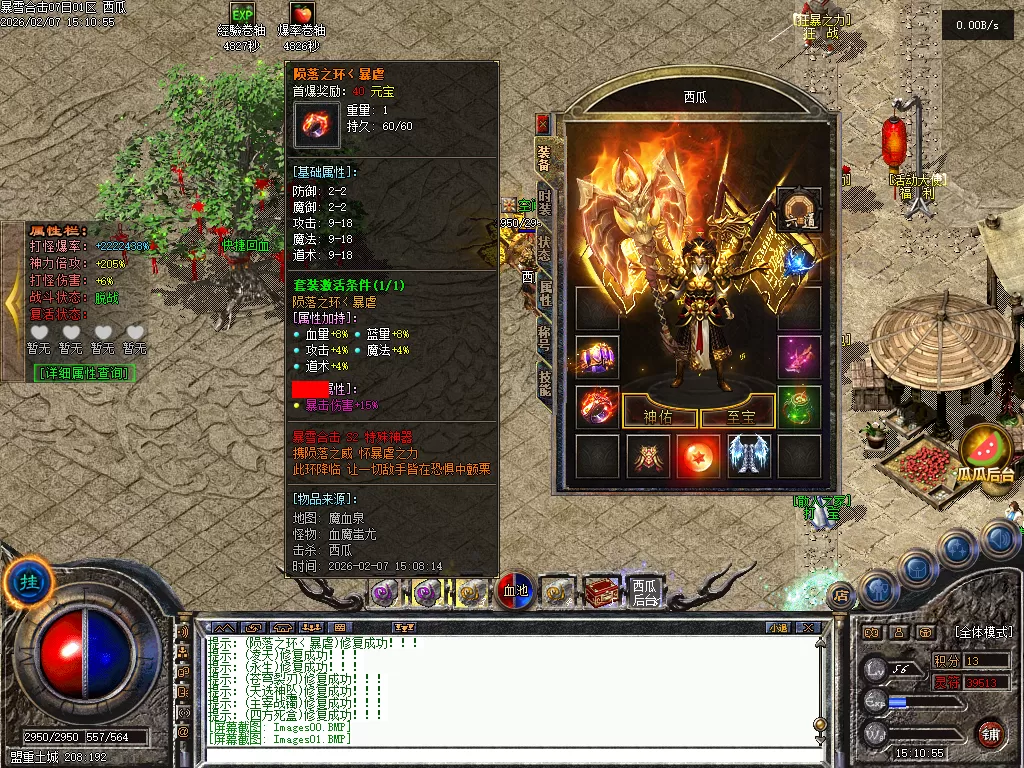Open the 瓜瓜后台 watermelon icon
1024x768 pixels.
click(988, 453)
